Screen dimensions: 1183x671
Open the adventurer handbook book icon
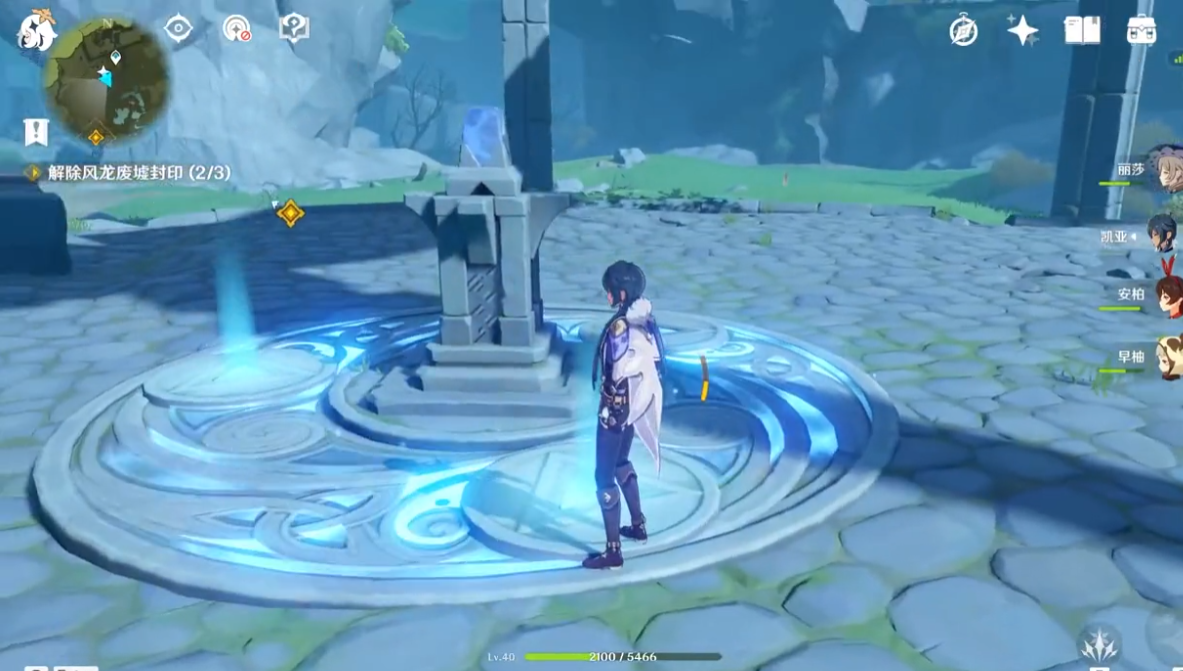[1081, 31]
